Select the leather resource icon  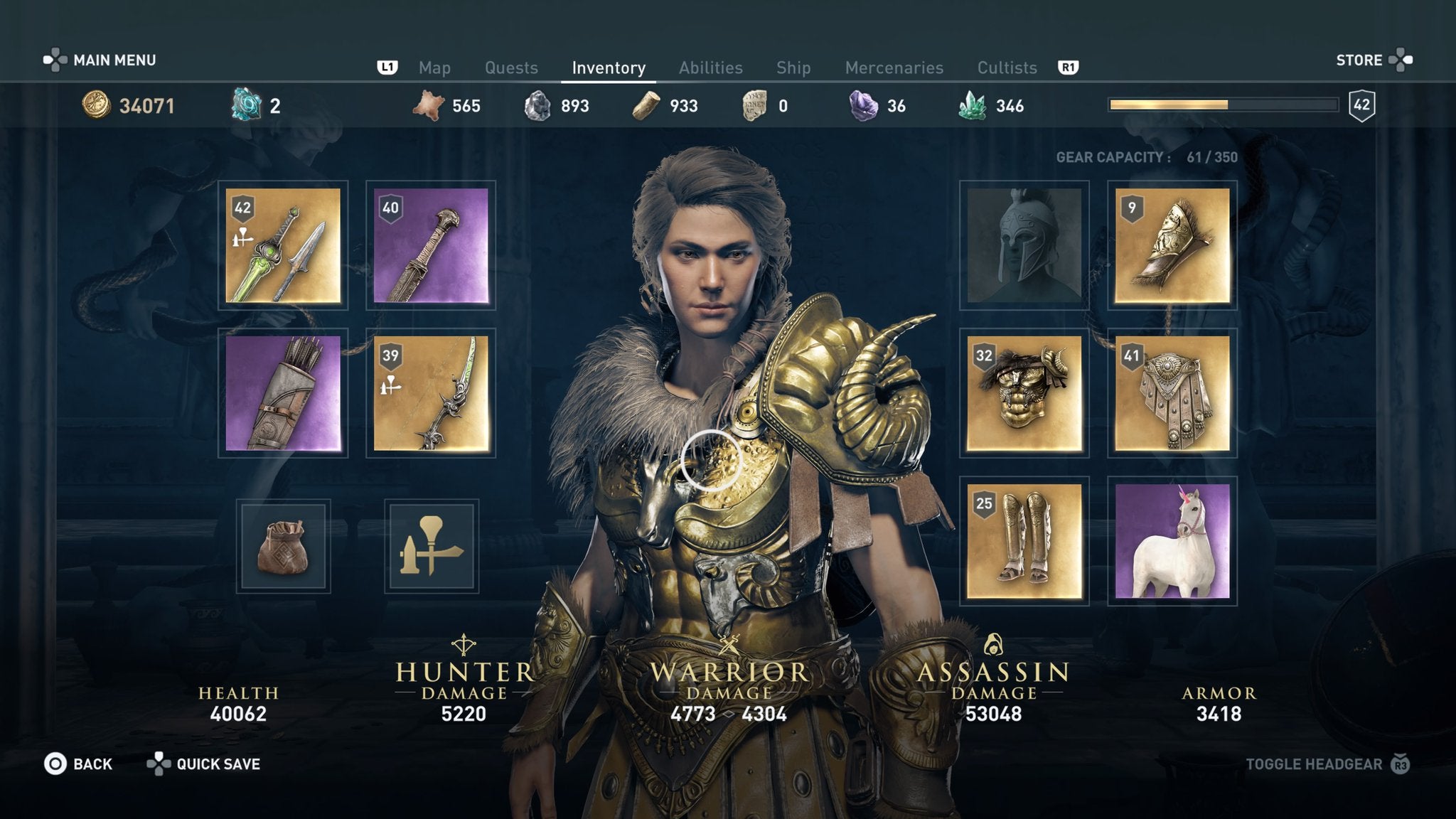(x=427, y=105)
